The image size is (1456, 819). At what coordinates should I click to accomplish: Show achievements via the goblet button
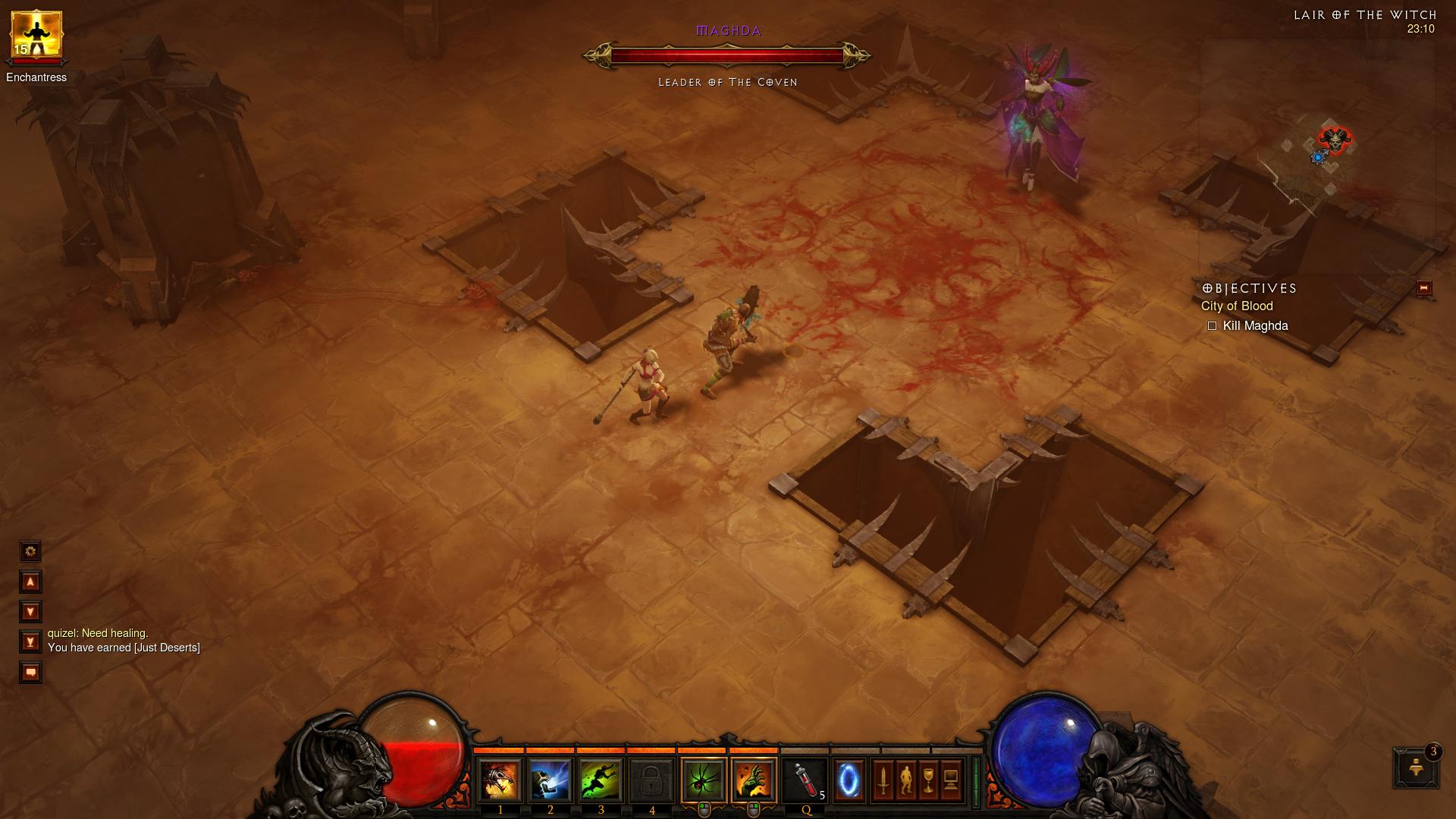click(928, 780)
